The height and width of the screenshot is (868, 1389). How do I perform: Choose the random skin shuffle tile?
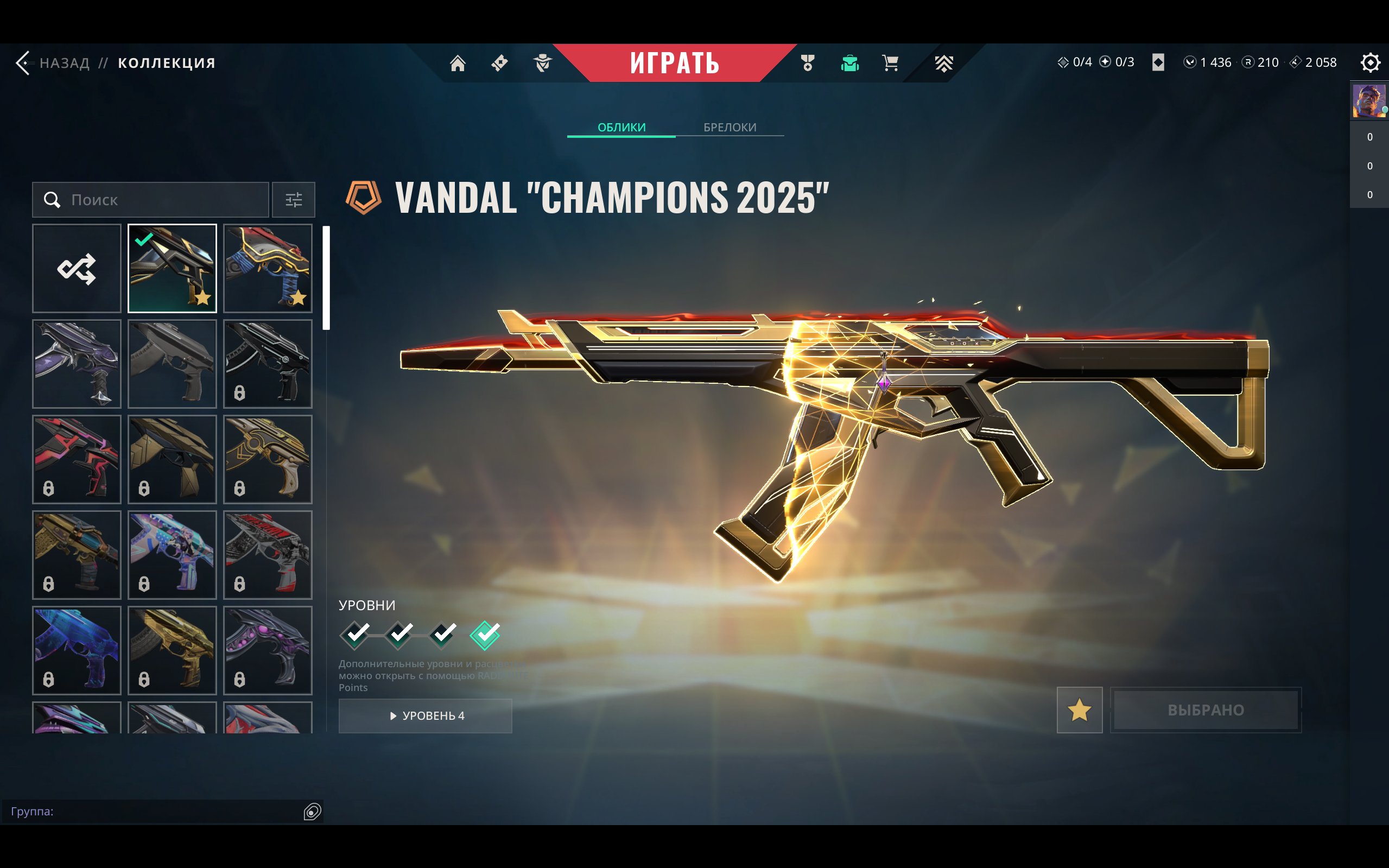pos(77,269)
